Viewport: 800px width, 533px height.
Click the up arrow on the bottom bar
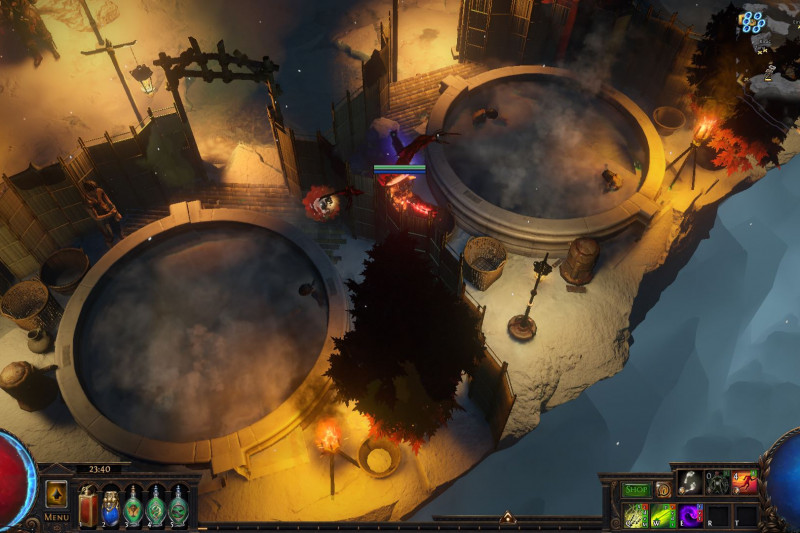(x=507, y=518)
